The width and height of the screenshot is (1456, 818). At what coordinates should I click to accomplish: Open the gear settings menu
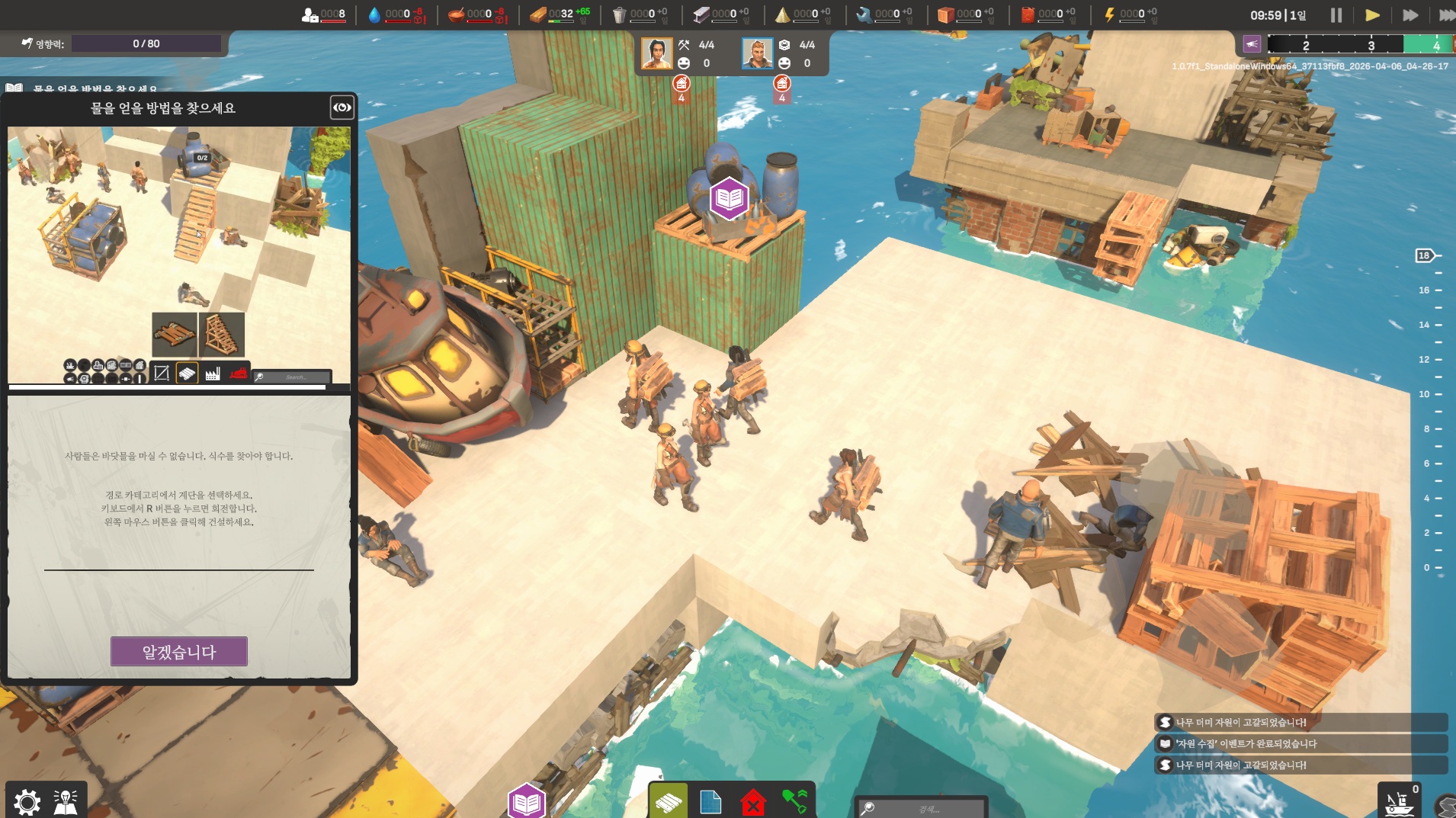[x=27, y=801]
